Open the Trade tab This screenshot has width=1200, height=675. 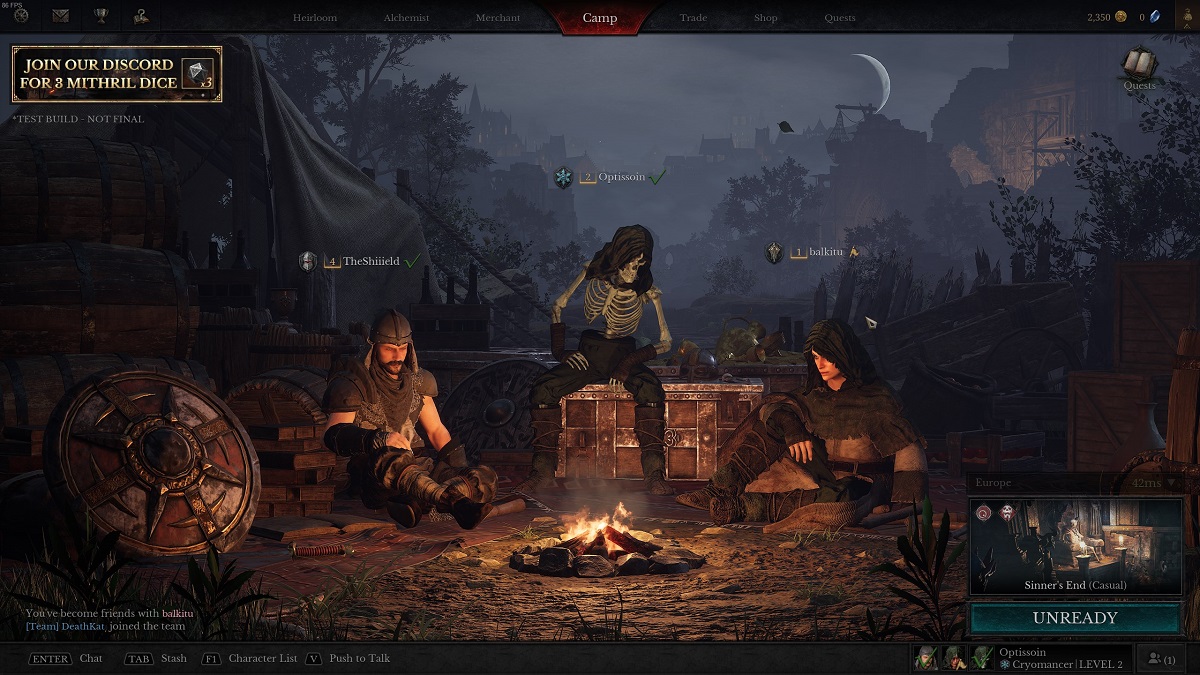(693, 18)
